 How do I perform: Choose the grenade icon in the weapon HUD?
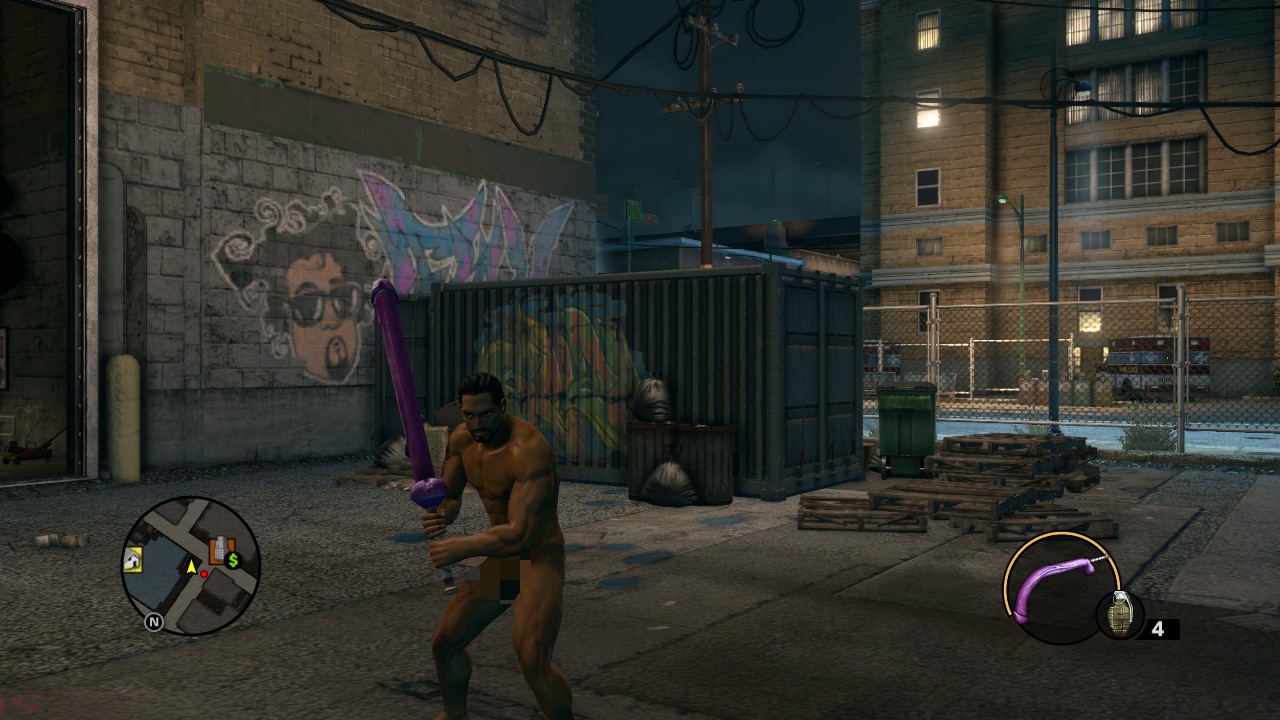coord(1118,613)
